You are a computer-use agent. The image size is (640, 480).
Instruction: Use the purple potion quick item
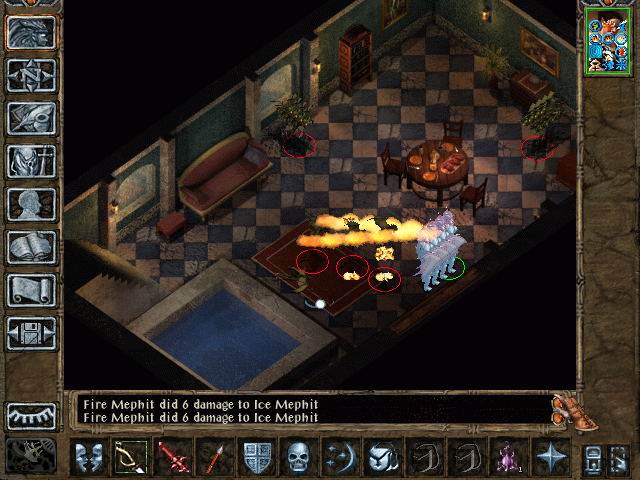[x=509, y=459]
